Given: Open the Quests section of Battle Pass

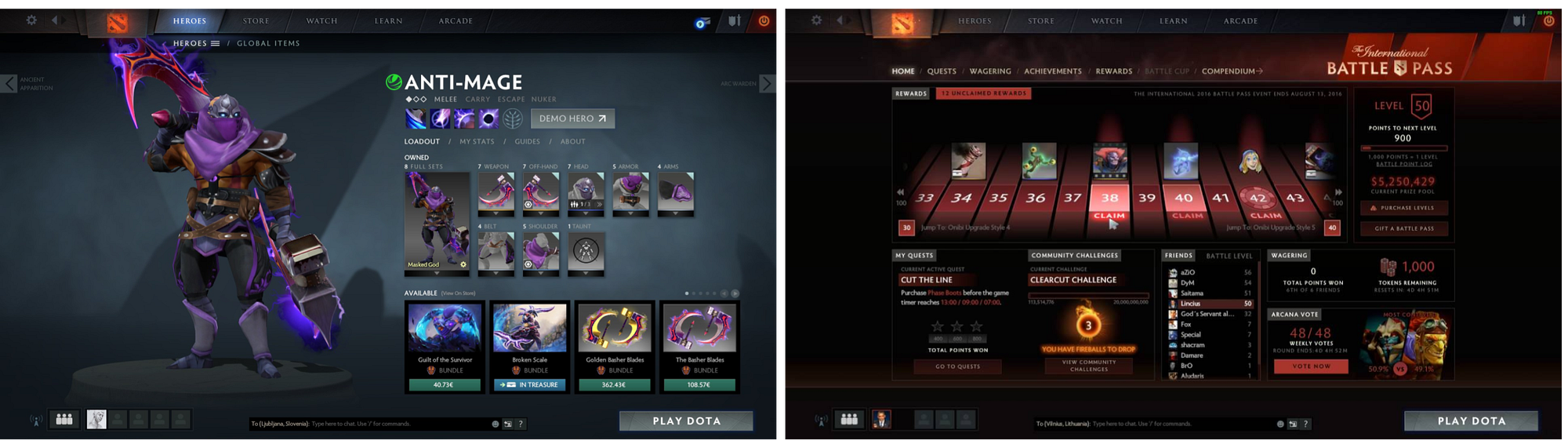Looking at the screenshot, I should click(942, 71).
